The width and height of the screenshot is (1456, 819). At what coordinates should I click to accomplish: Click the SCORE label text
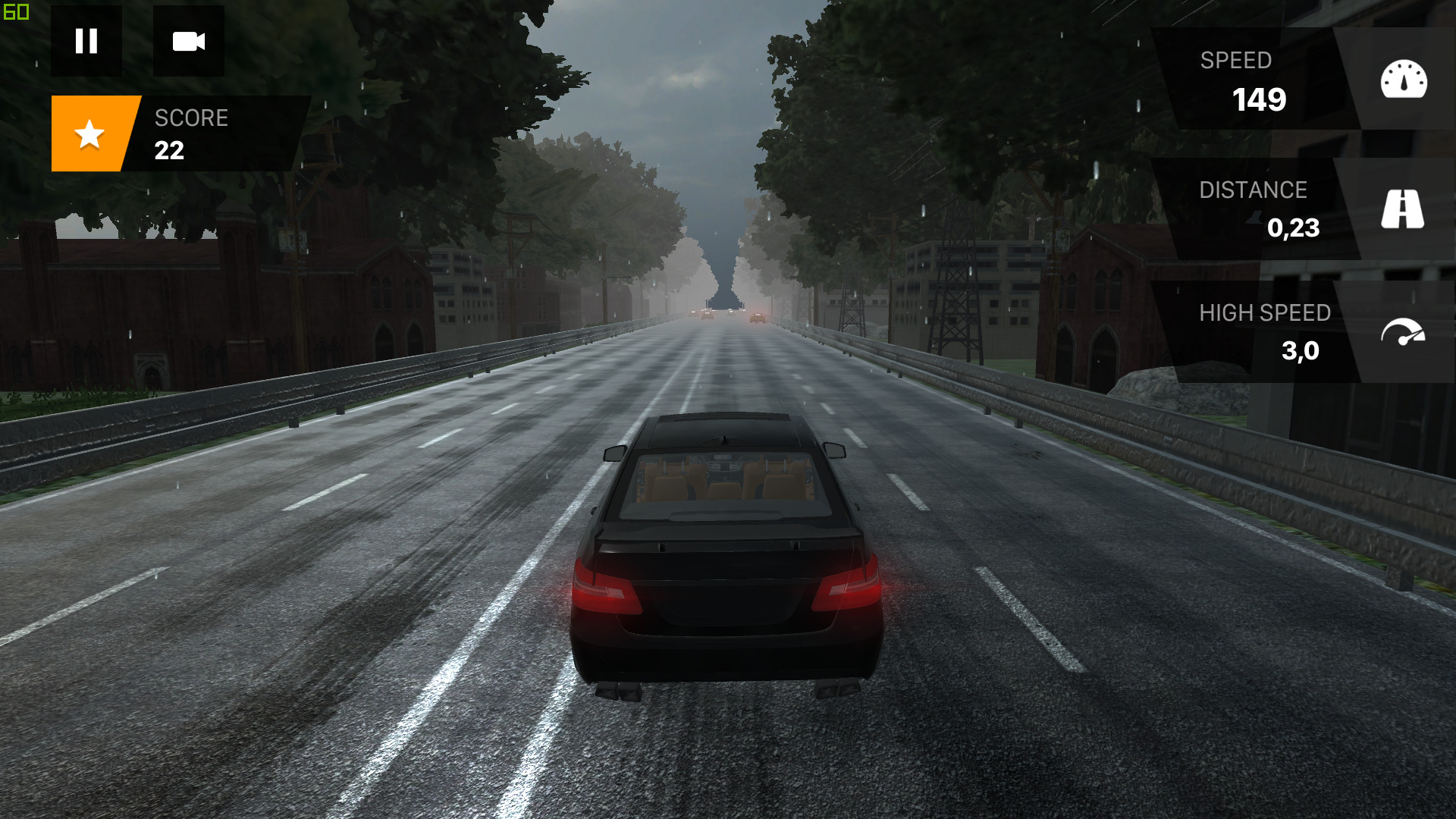pyautogui.click(x=191, y=118)
